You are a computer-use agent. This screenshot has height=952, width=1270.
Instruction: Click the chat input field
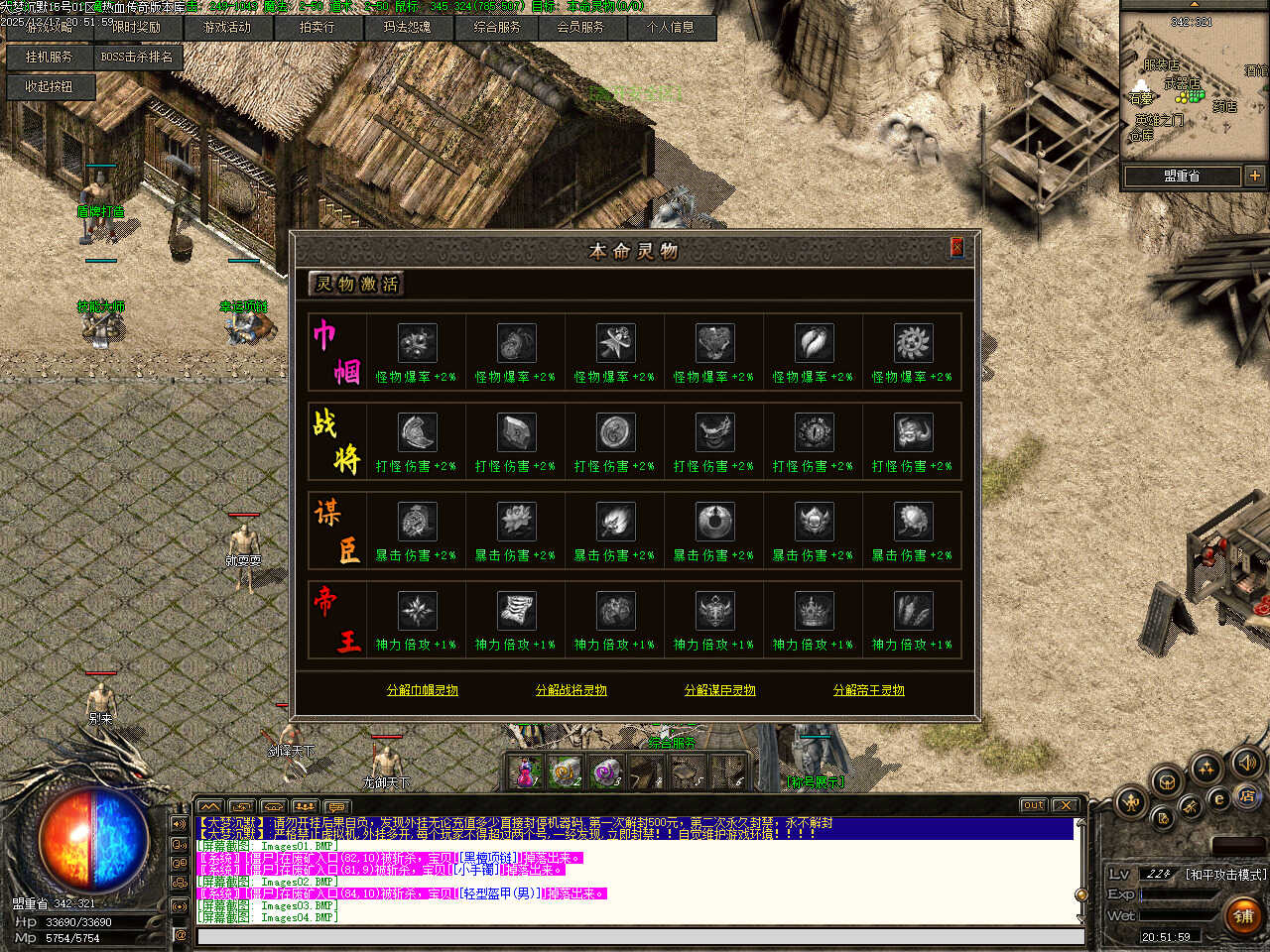635,936
